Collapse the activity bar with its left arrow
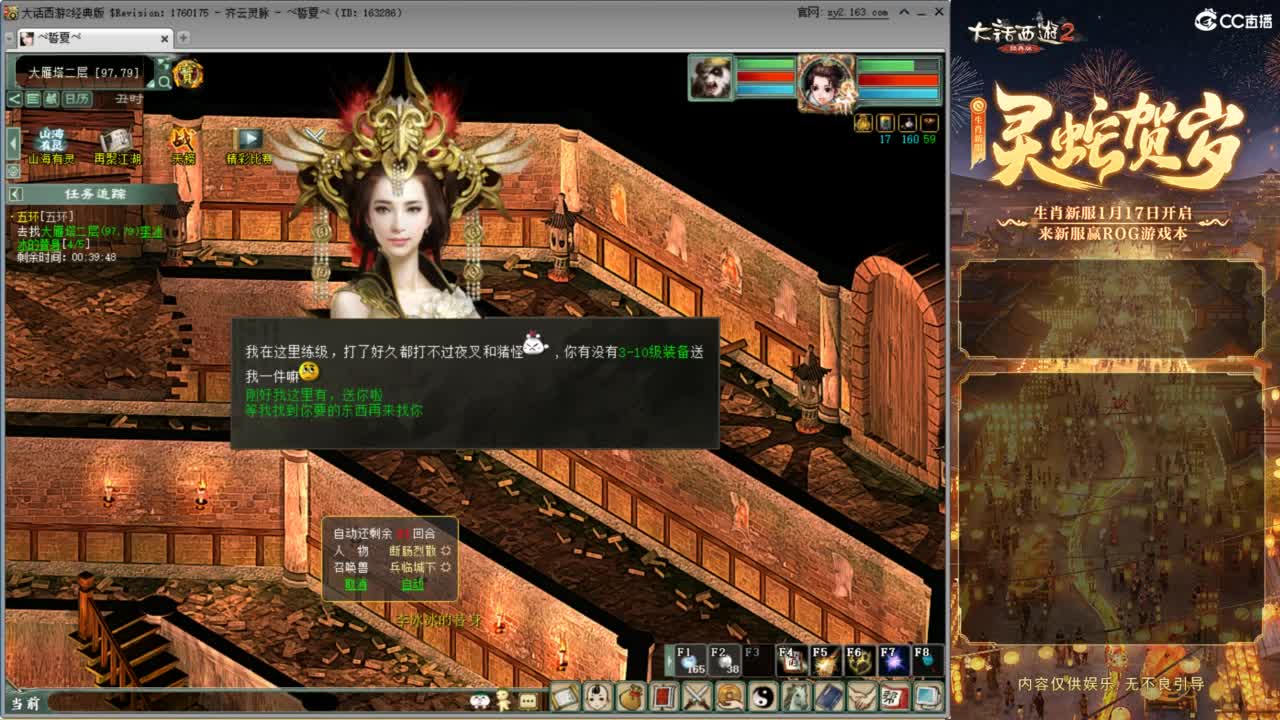This screenshot has width=1280, height=720. 11,141
